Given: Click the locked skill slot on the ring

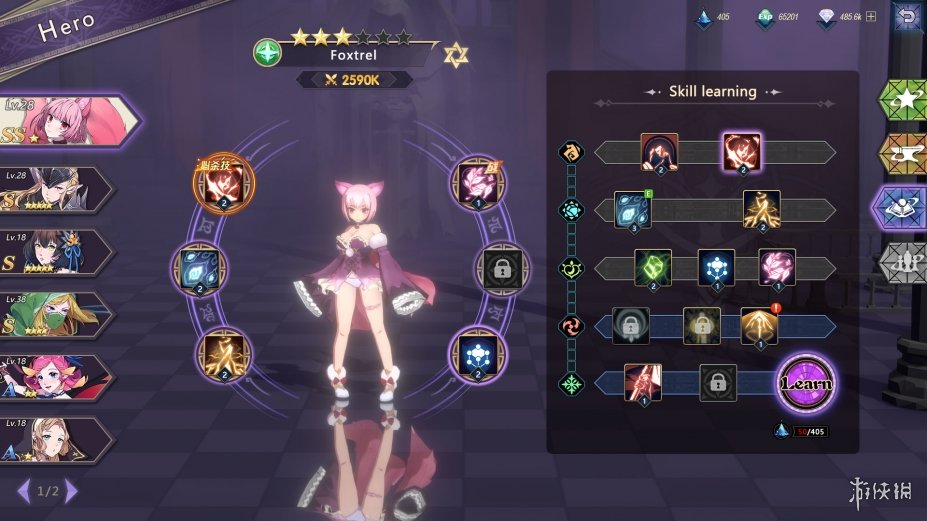Looking at the screenshot, I should coord(502,268).
